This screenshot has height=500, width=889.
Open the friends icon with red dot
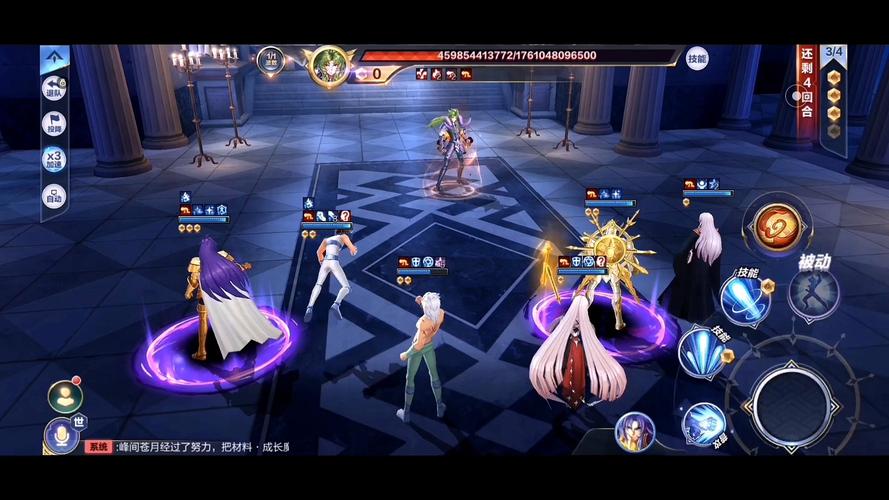tap(65, 396)
